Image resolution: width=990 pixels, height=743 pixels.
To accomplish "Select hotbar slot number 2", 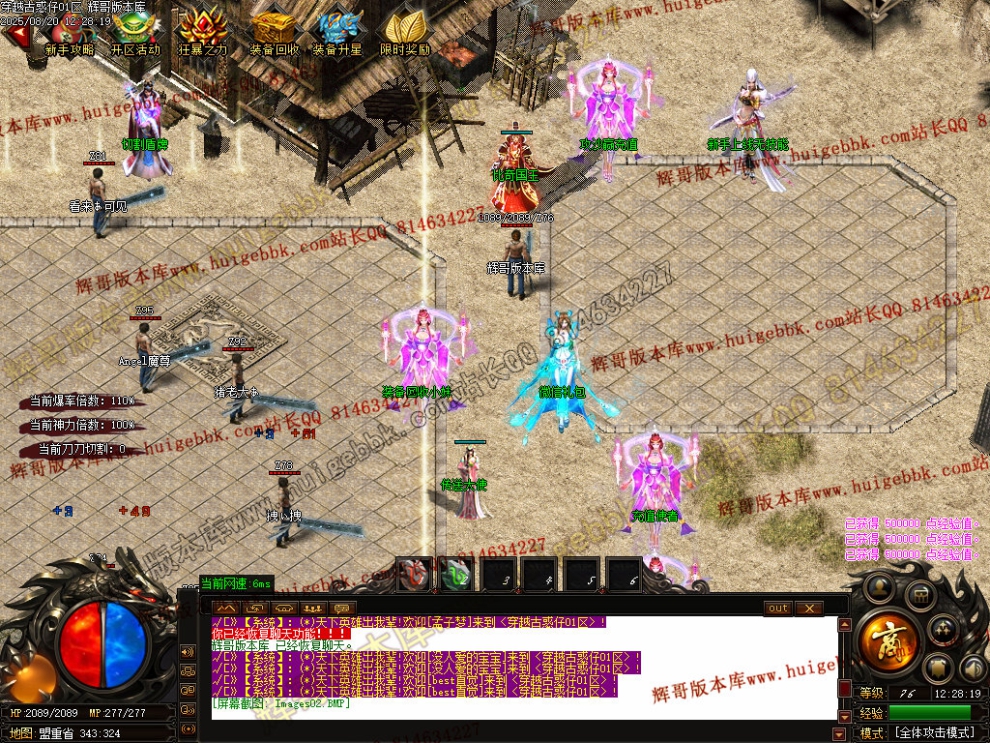I will coord(455,575).
